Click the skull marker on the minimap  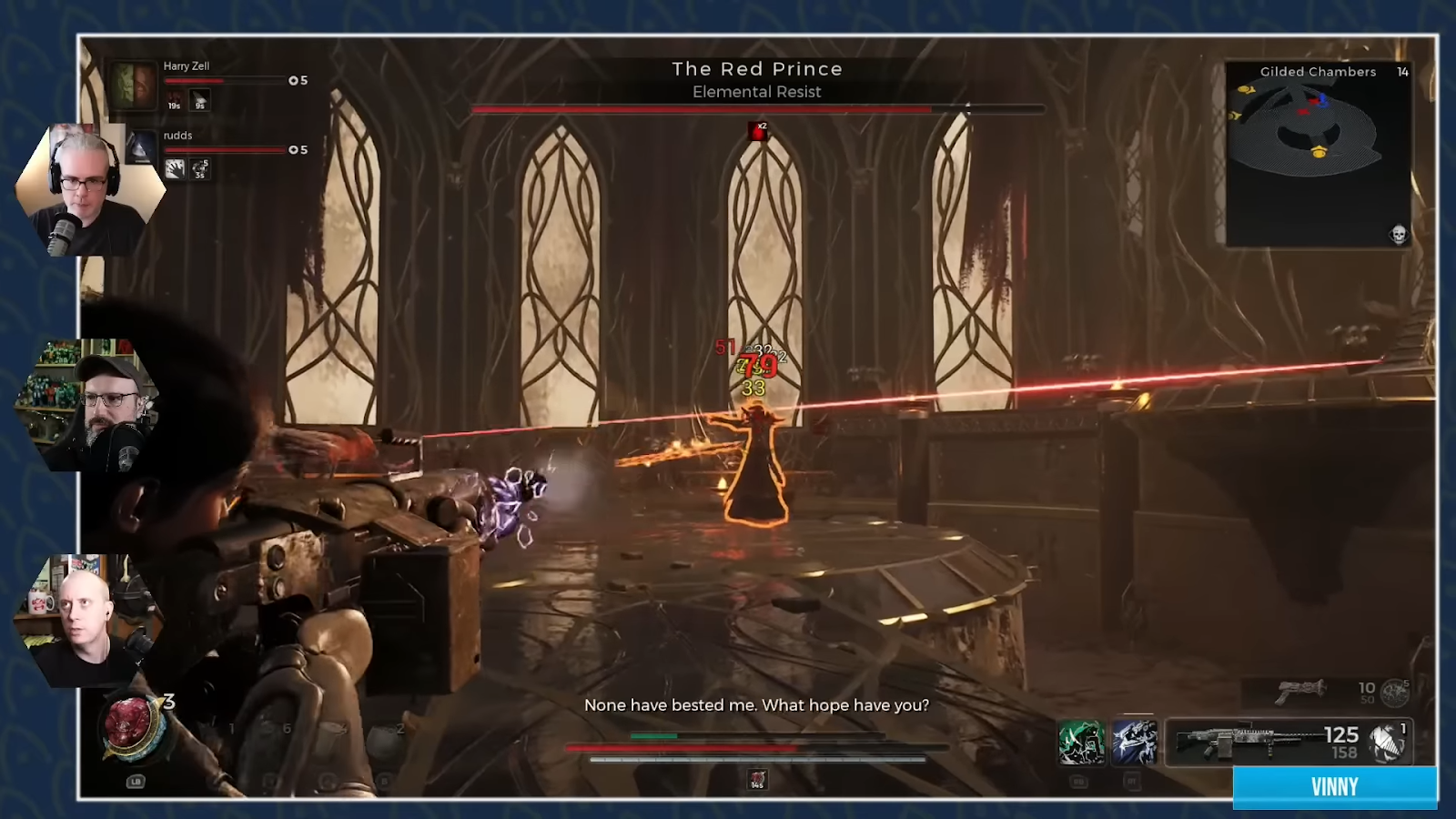pos(1399,235)
